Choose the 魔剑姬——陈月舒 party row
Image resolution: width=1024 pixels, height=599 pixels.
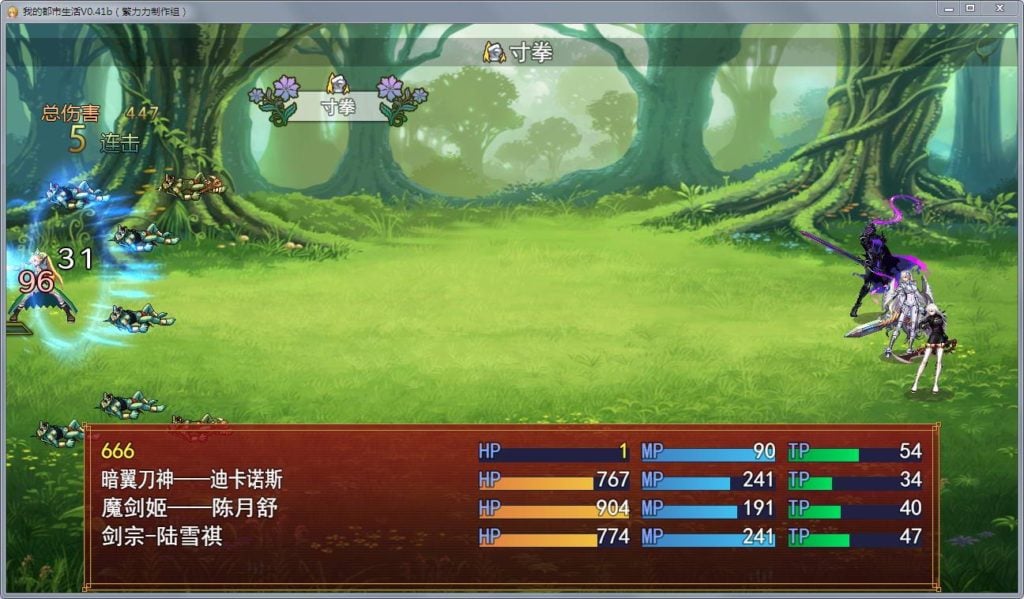(x=189, y=509)
